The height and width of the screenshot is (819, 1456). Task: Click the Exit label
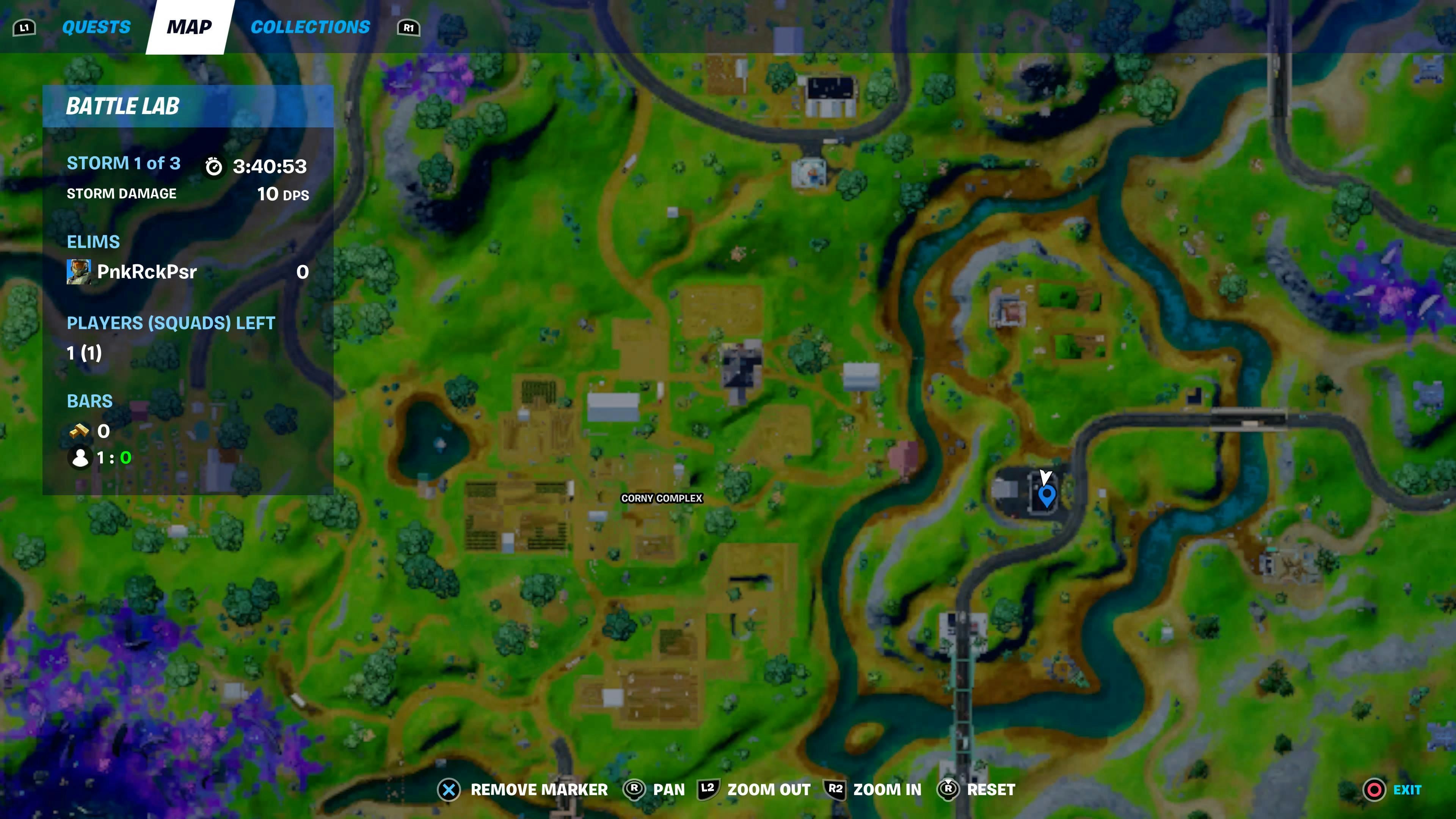(1407, 789)
